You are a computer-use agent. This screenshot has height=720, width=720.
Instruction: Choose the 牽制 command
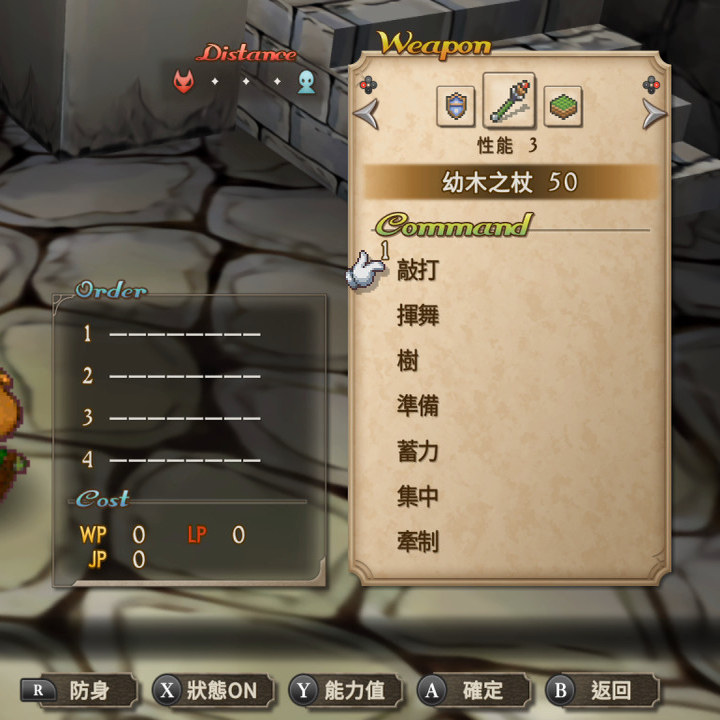click(x=418, y=542)
